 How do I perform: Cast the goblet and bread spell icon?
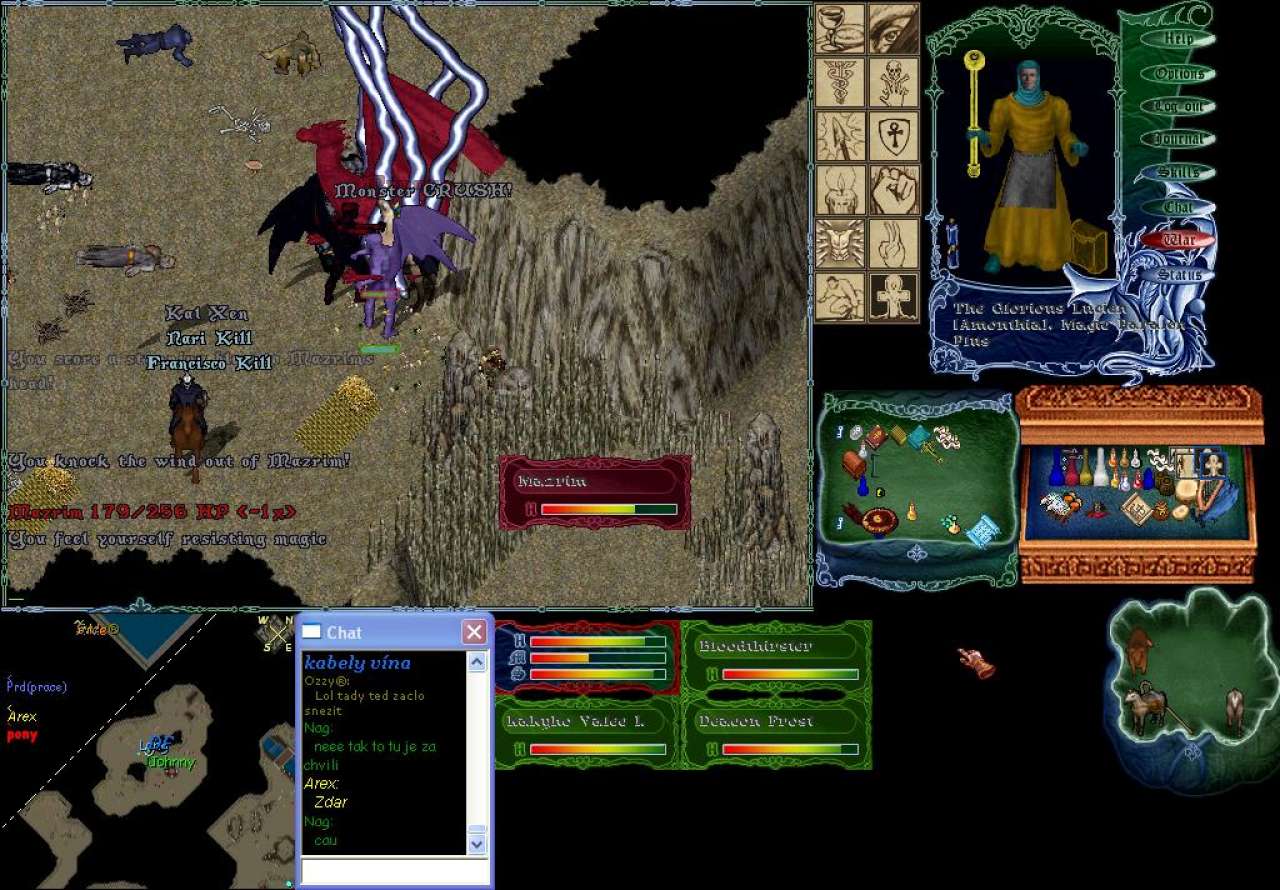[x=840, y=28]
